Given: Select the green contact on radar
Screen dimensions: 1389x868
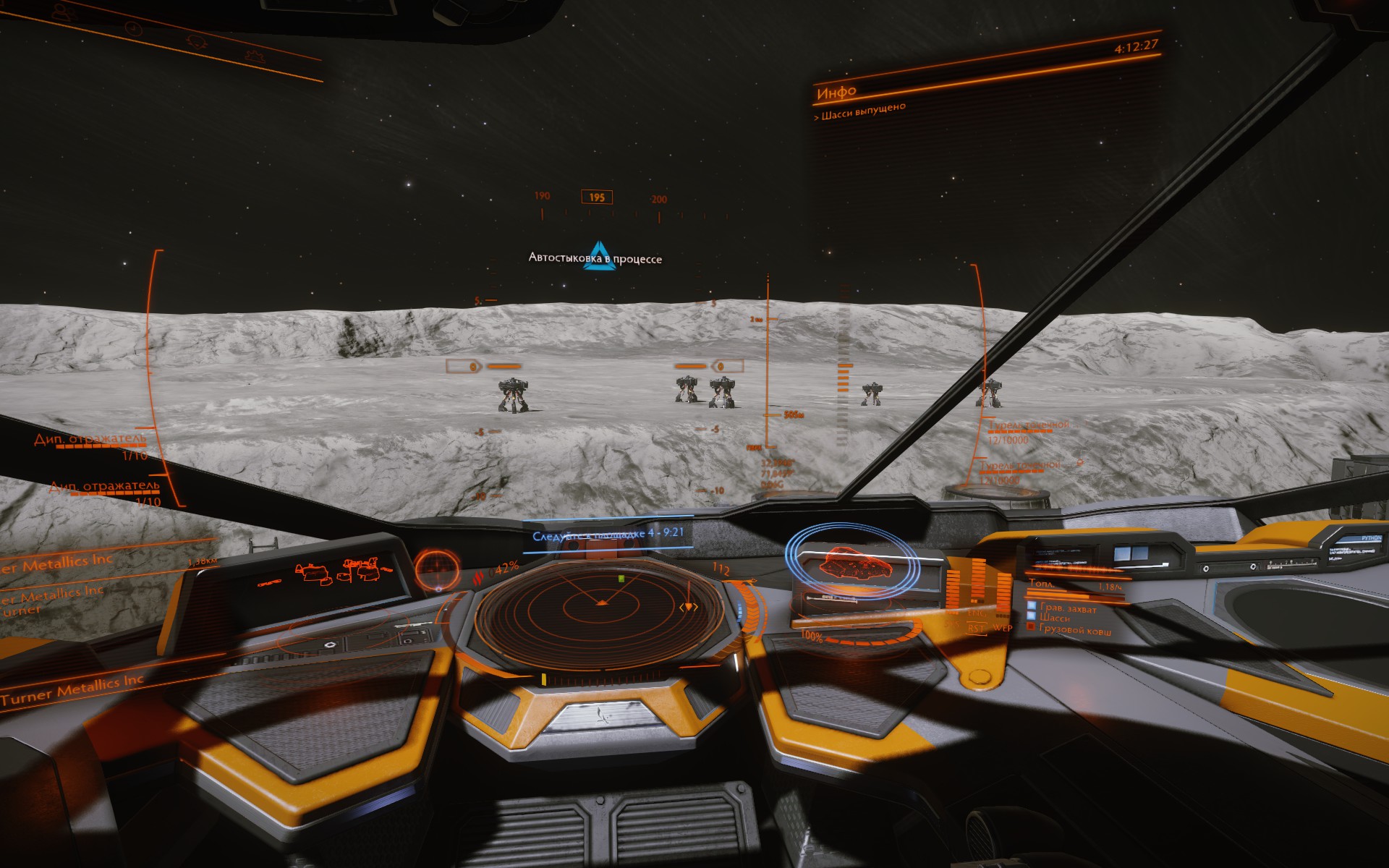Looking at the screenshot, I should [x=621, y=579].
